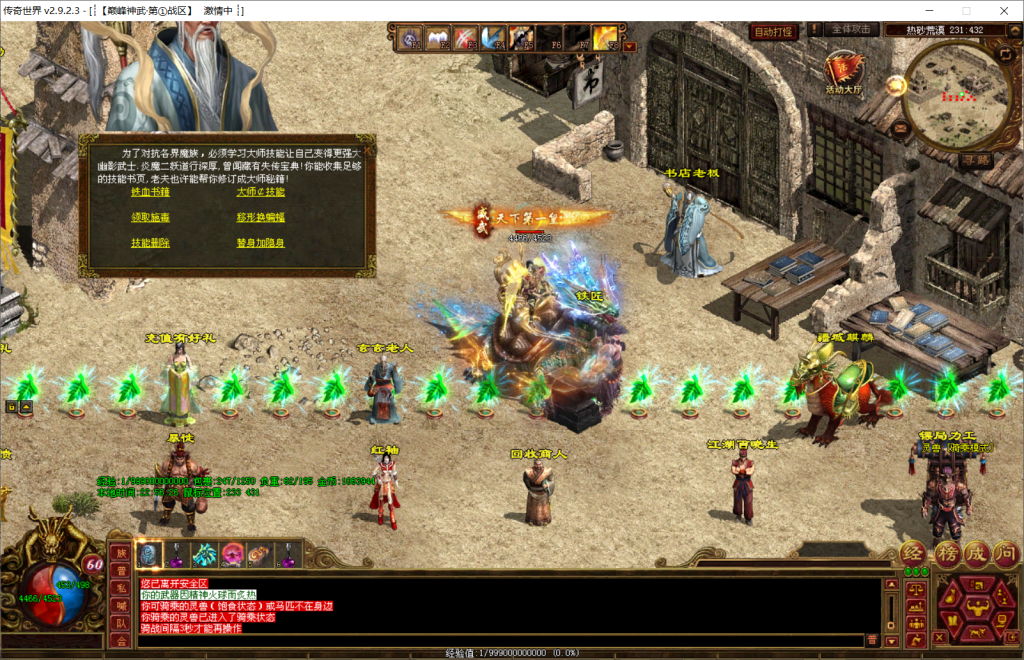This screenshot has height=660, width=1024.
Task: Select the pink orb item in quickbar
Action: click(232, 553)
